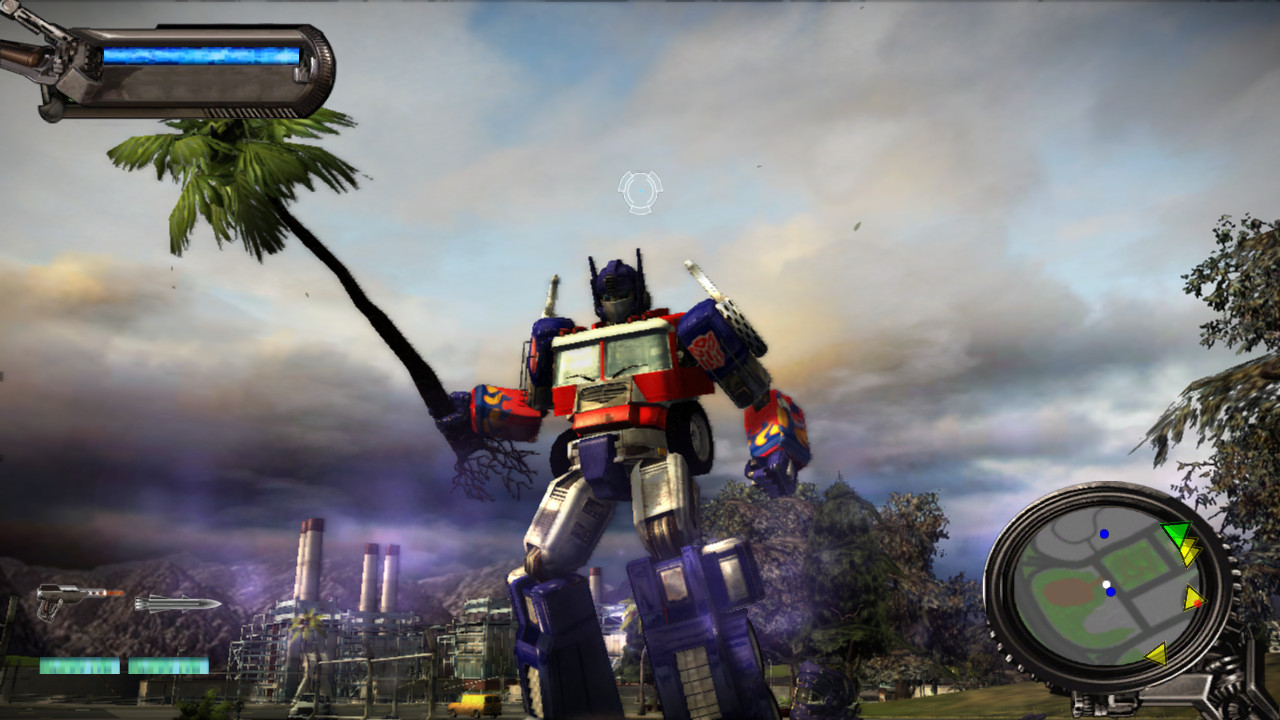The width and height of the screenshot is (1280, 720).
Task: Click the green triangle marker on the minimap
Action: (1177, 532)
